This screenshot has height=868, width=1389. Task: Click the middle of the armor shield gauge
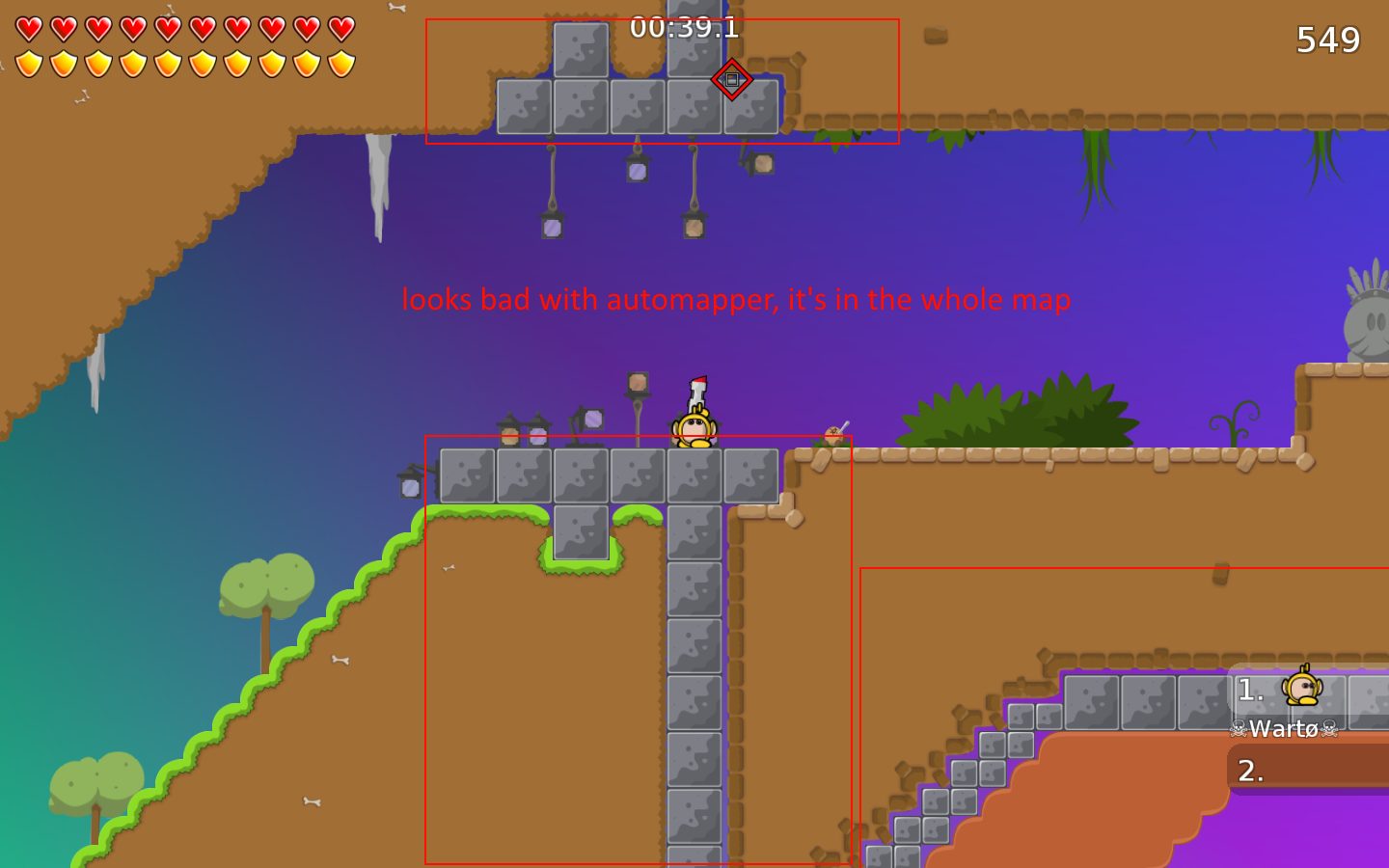pyautogui.click(x=183, y=66)
